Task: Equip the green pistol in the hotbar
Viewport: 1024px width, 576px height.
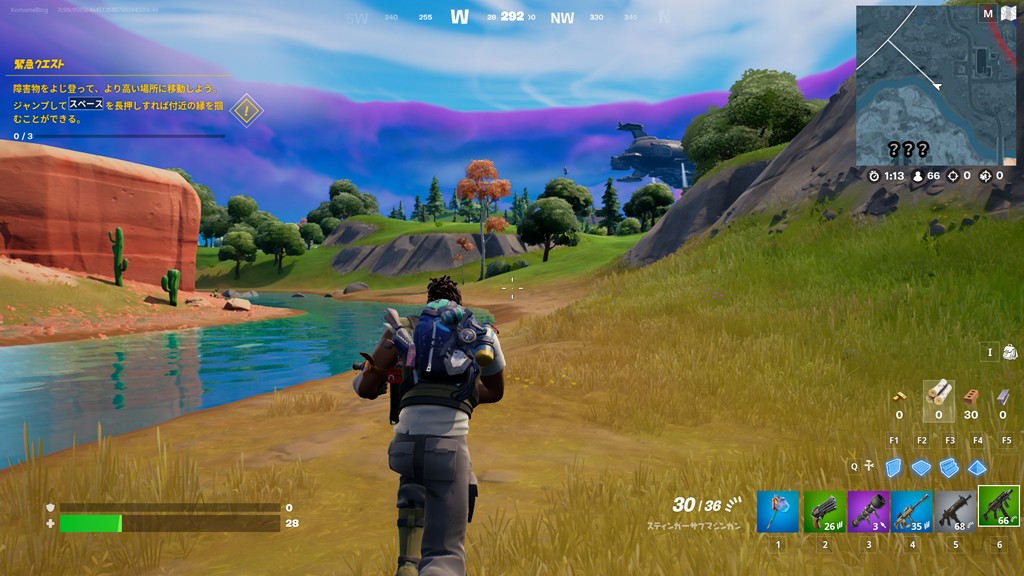Action: (x=824, y=511)
